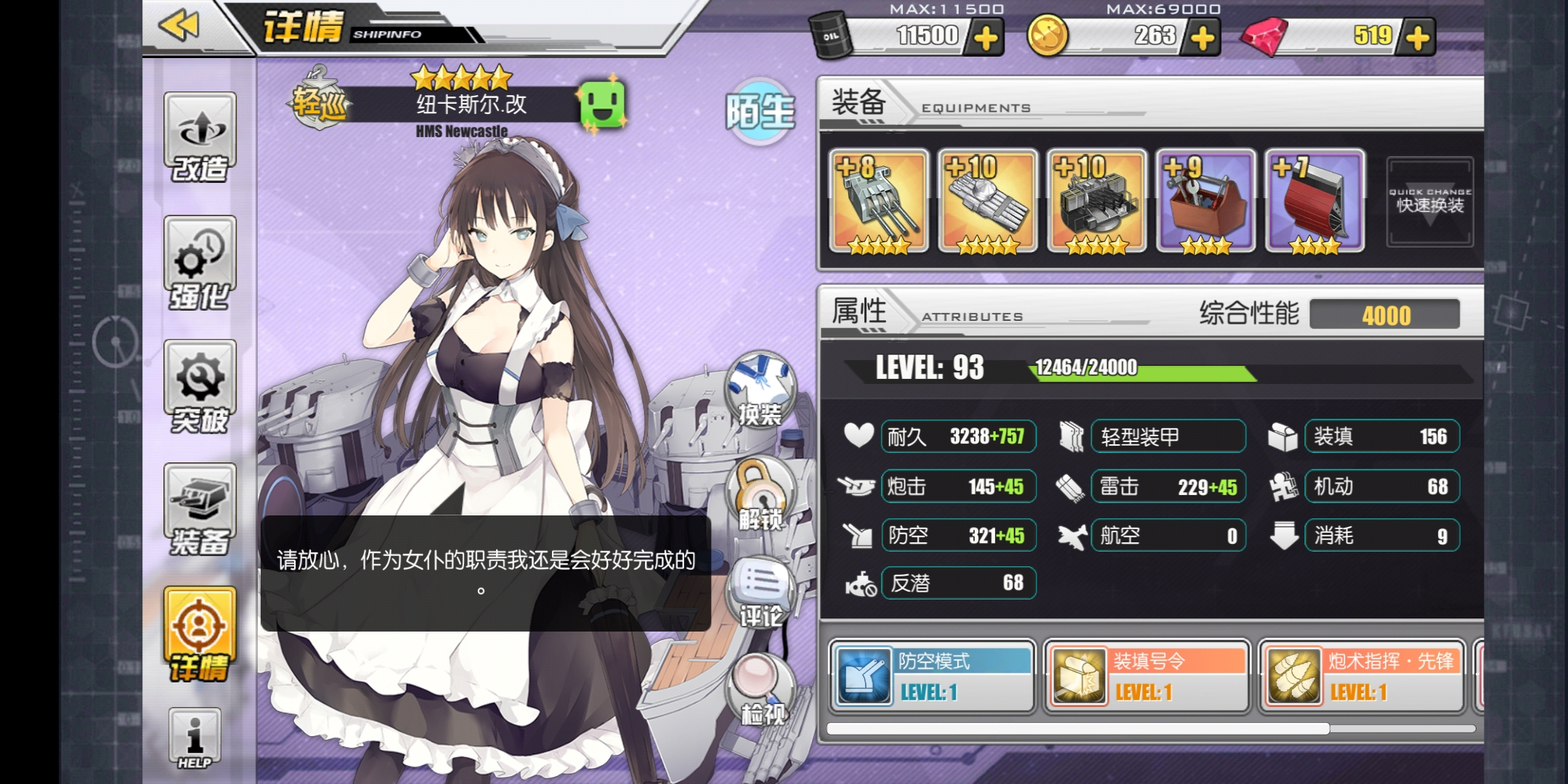Add more oil with the plus button

pos(986,38)
